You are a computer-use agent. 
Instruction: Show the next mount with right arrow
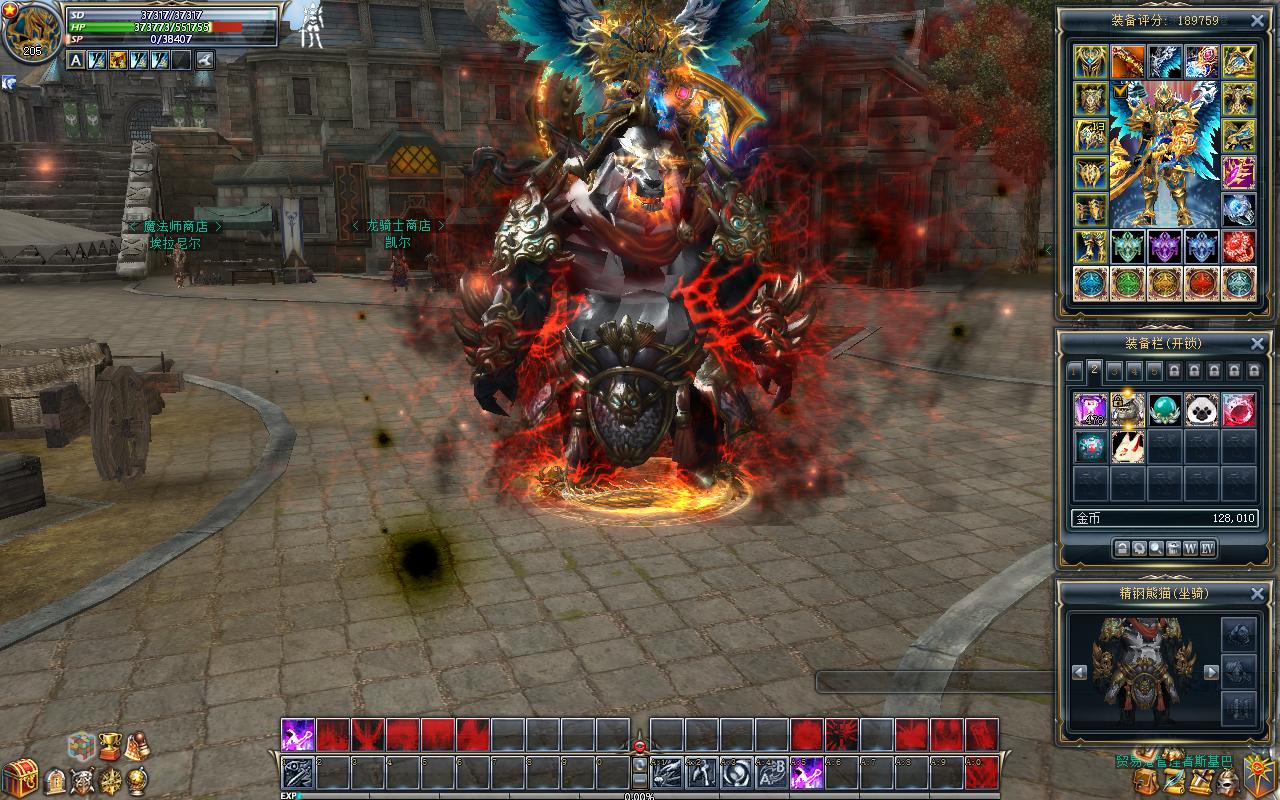tap(1211, 673)
